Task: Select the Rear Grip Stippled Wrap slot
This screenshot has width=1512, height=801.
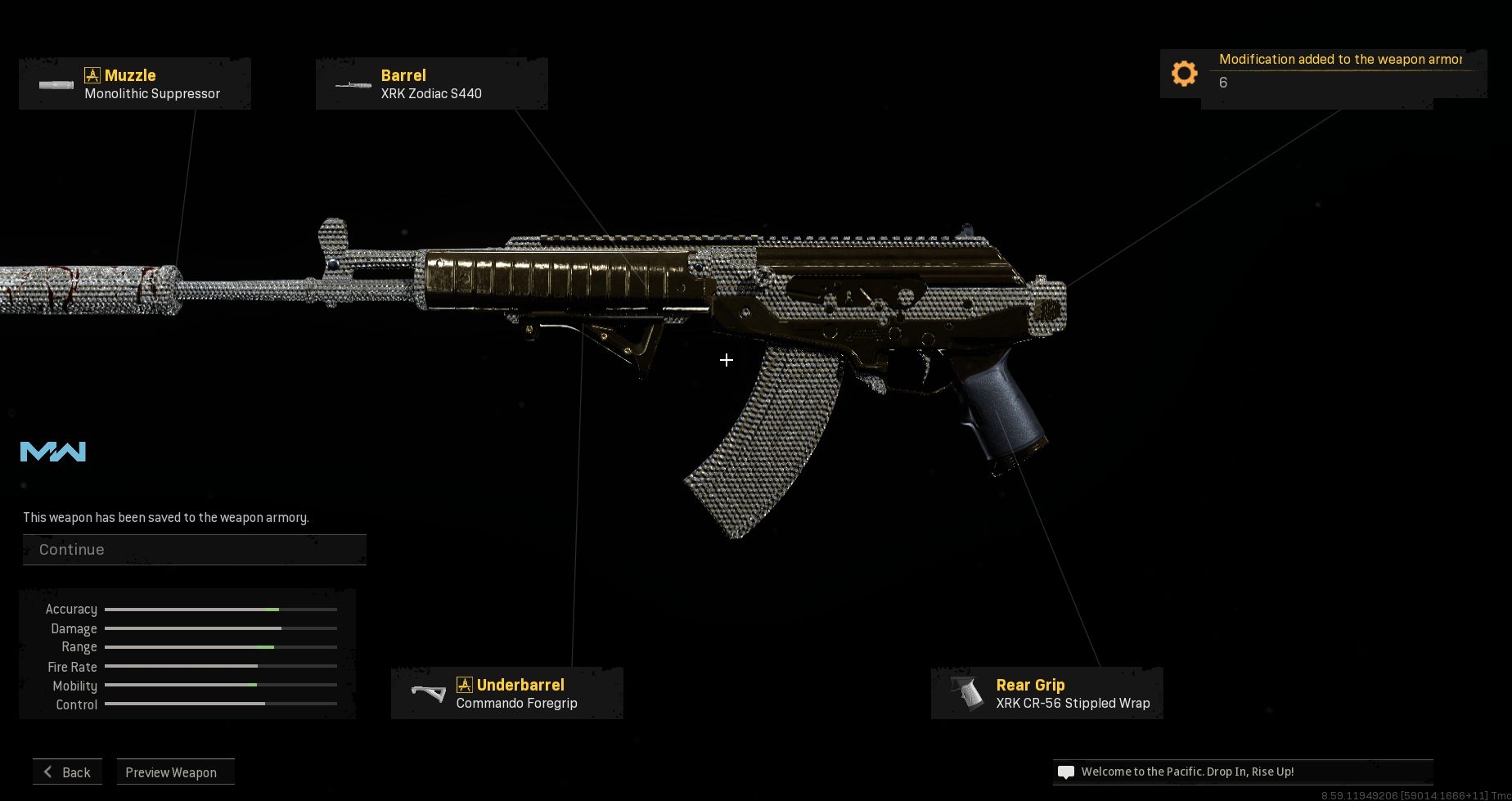Action: coord(1047,694)
